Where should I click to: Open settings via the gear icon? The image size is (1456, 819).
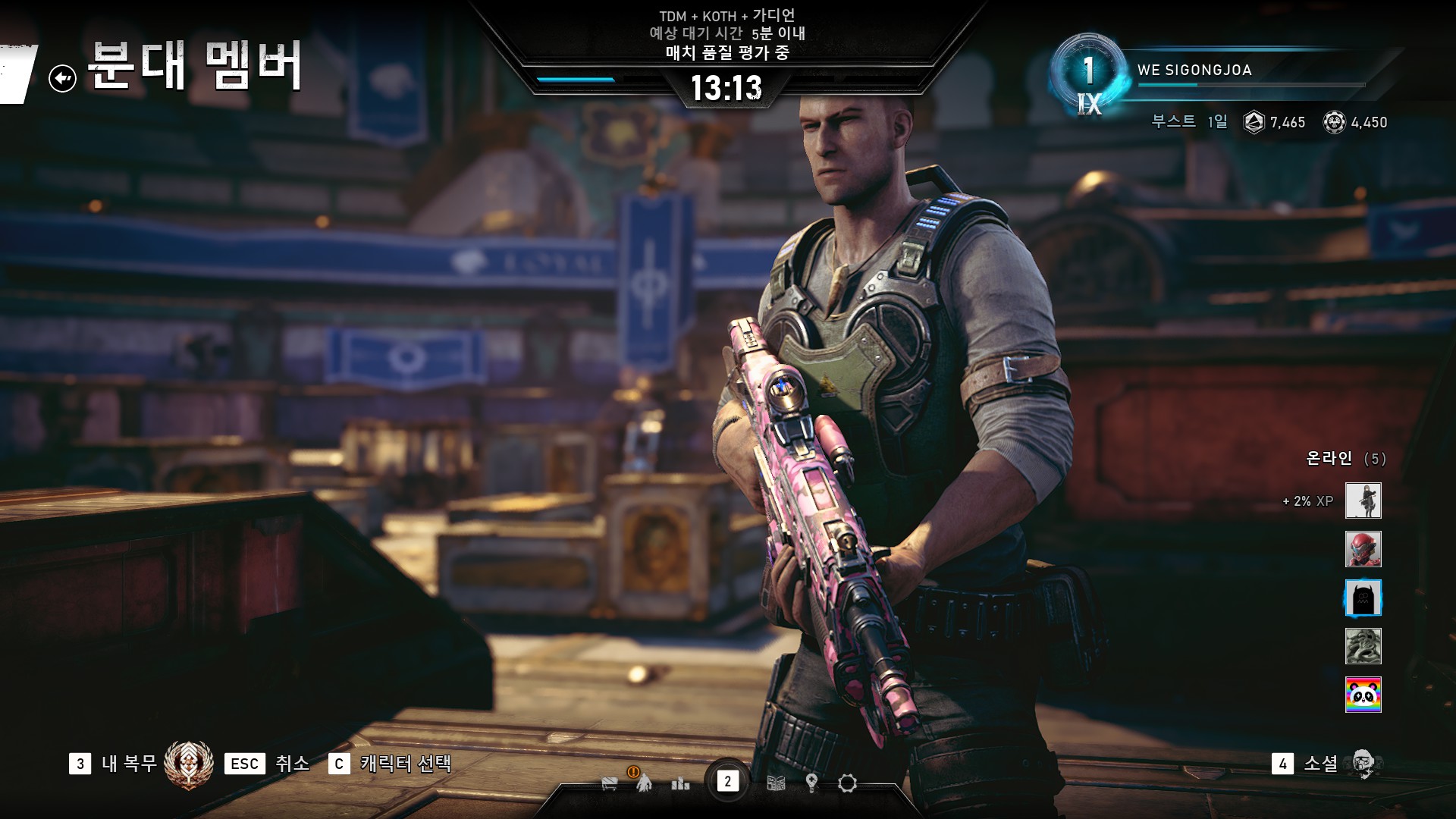(847, 783)
